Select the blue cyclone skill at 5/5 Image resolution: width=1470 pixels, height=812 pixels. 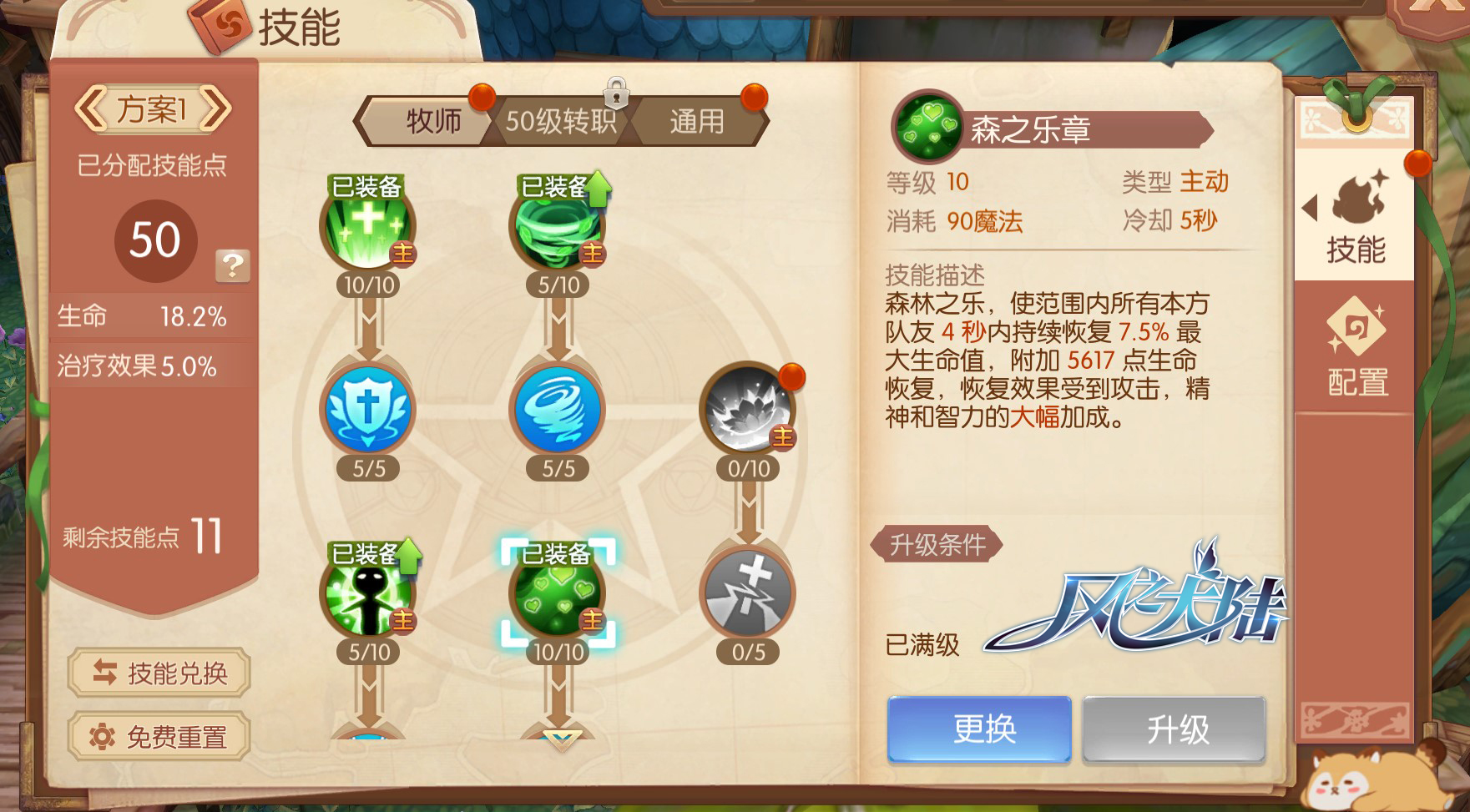coord(558,409)
